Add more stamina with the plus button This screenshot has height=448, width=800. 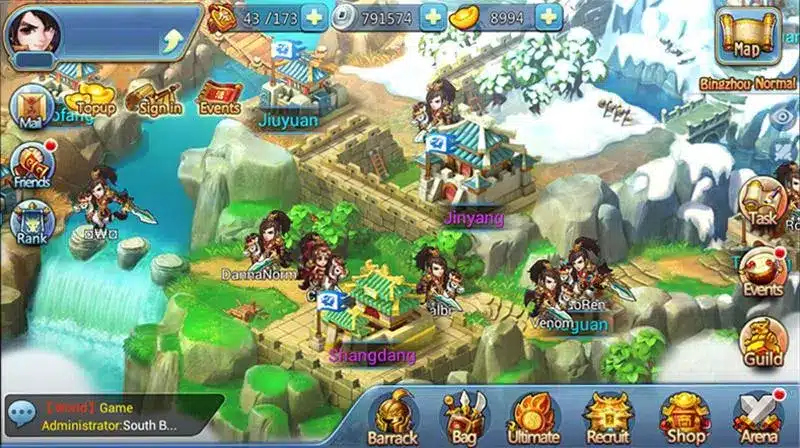point(314,16)
